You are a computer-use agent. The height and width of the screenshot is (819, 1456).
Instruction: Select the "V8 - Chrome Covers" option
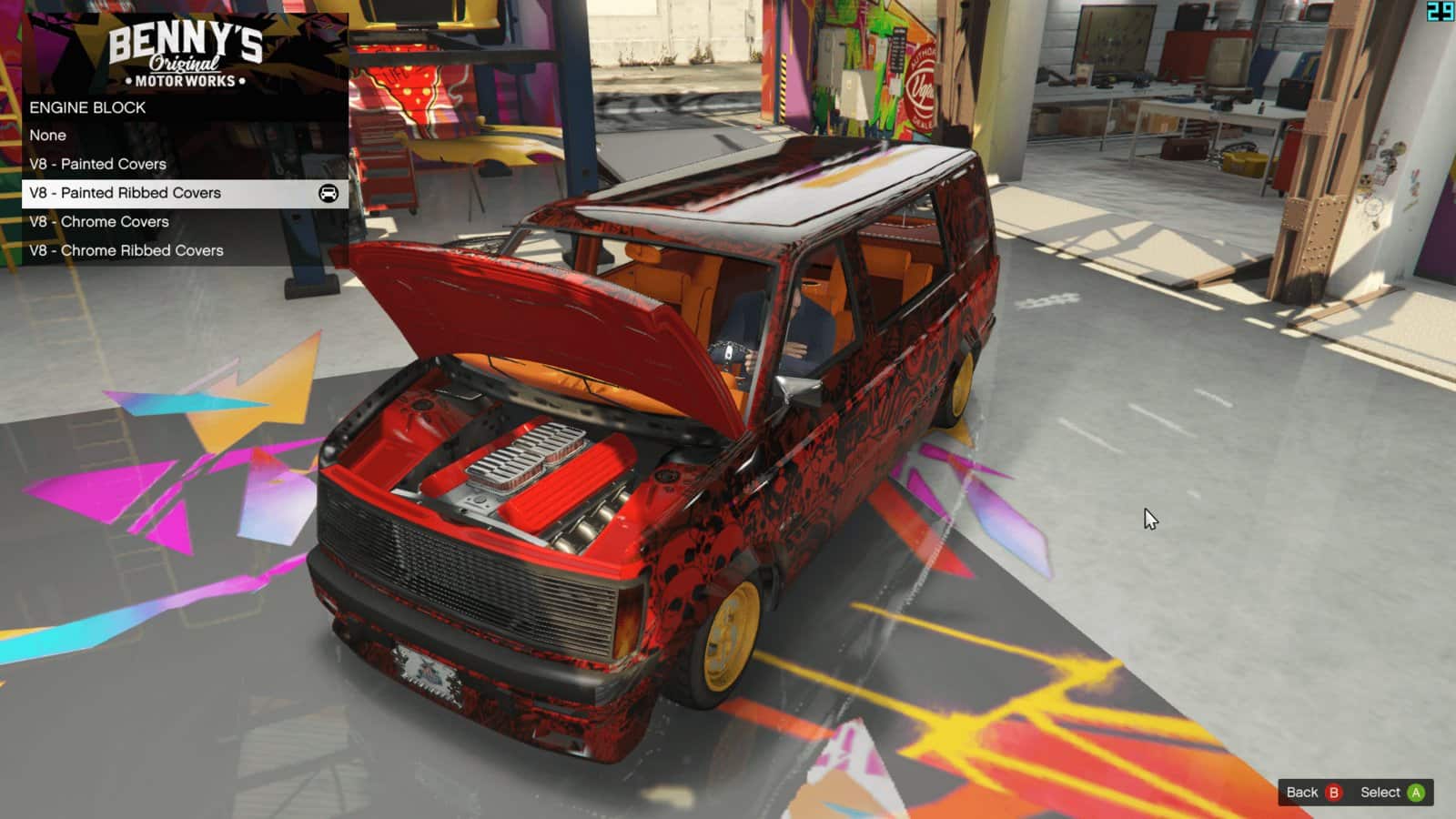[100, 221]
